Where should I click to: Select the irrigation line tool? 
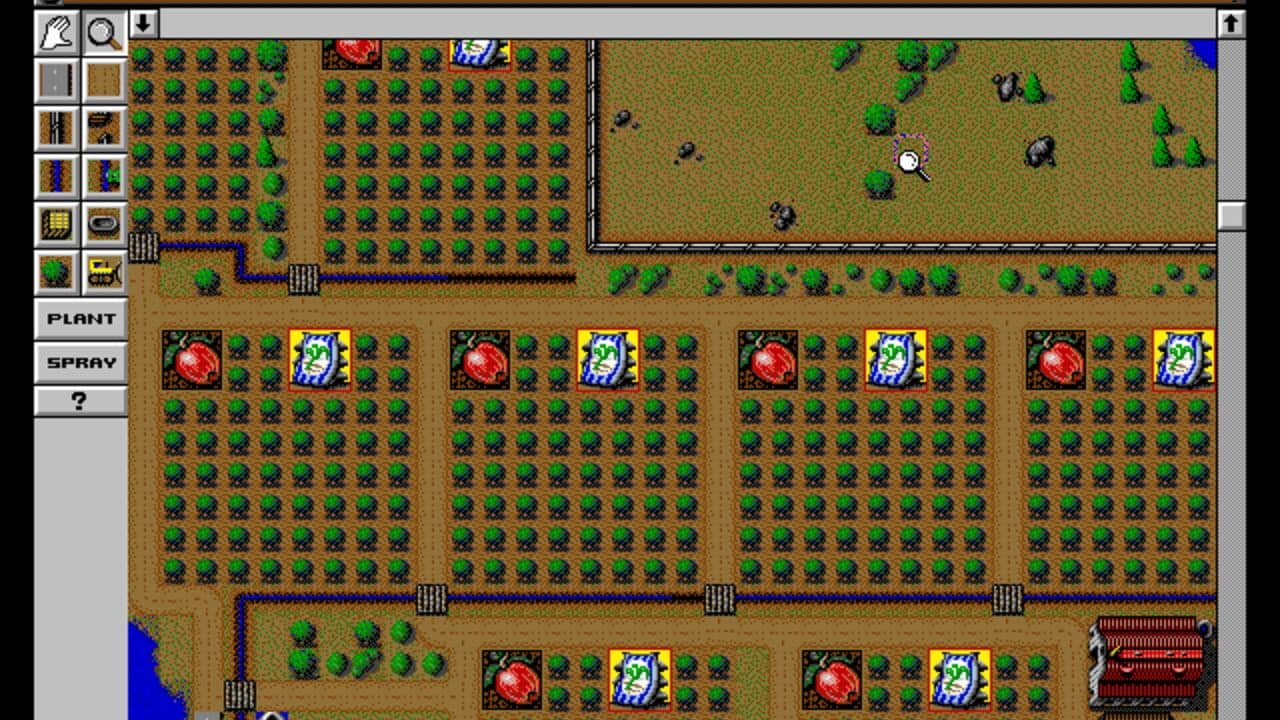coord(56,176)
